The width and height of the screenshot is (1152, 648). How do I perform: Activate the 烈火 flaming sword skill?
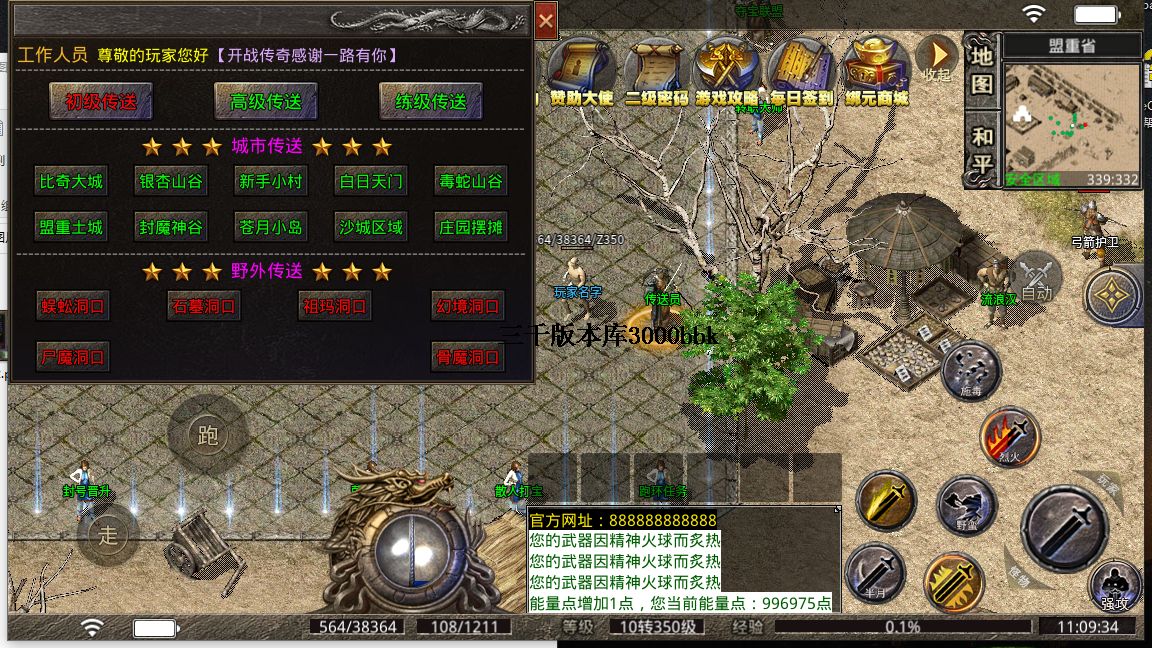1010,436
